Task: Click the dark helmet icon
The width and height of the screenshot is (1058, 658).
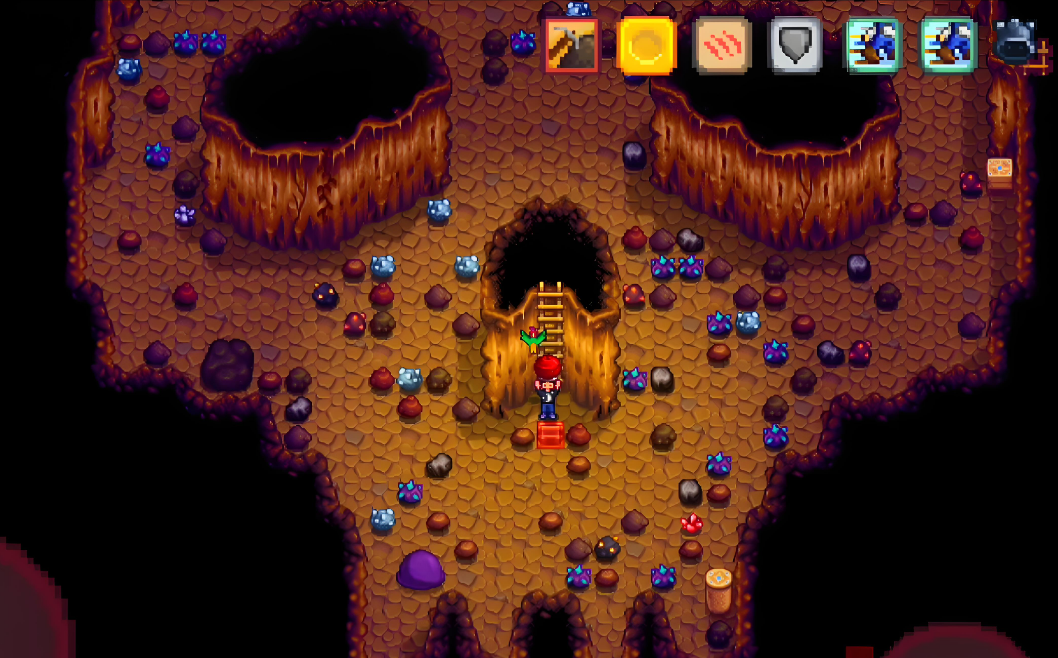Action: [x=1016, y=43]
